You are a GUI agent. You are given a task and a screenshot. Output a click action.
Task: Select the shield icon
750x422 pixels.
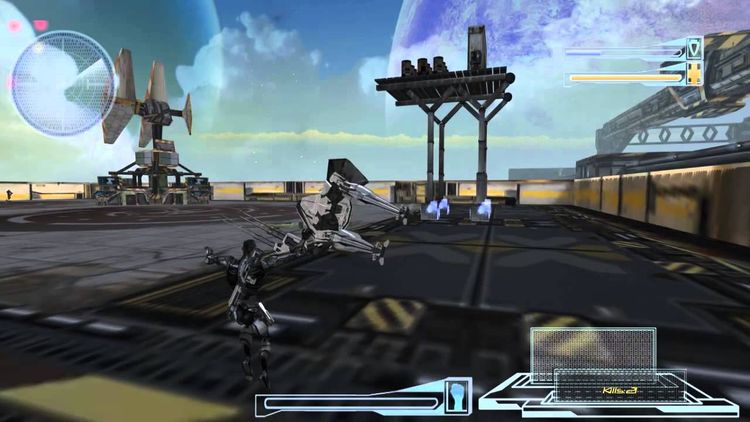point(694,49)
